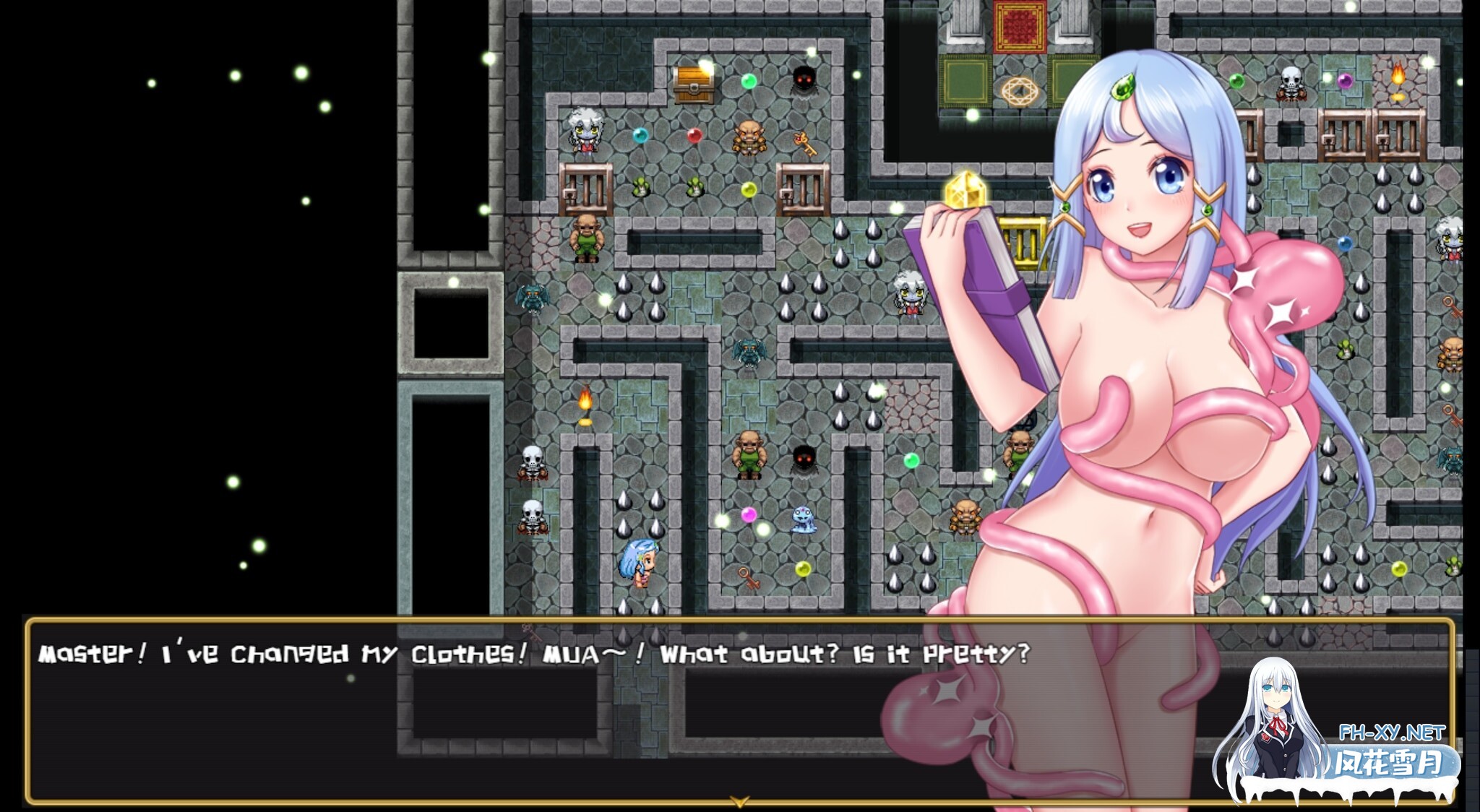Viewport: 1480px width, 812px height.
Task: Click the dialogue continue arrow
Action: click(x=739, y=801)
